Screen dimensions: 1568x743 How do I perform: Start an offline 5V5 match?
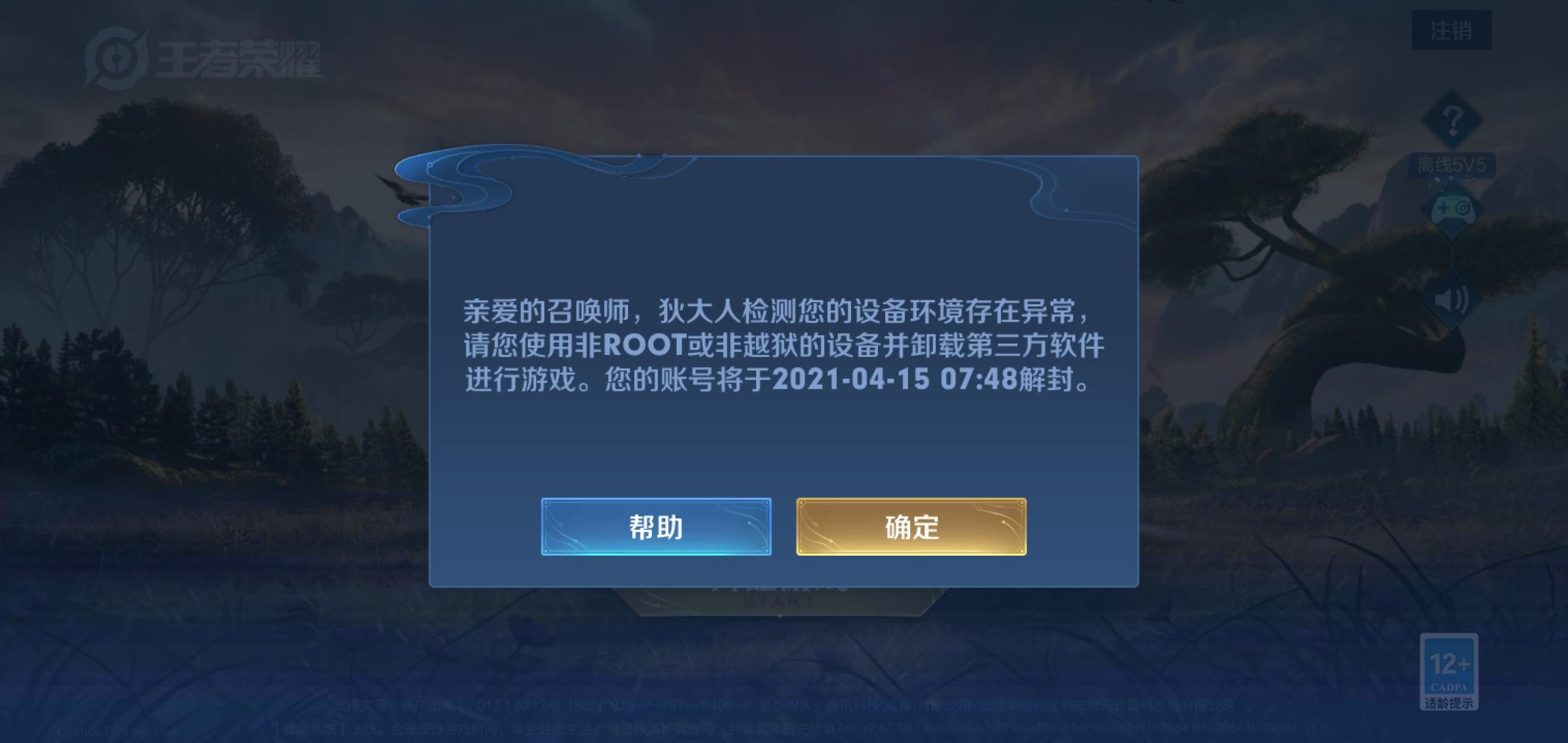[x=1451, y=163]
